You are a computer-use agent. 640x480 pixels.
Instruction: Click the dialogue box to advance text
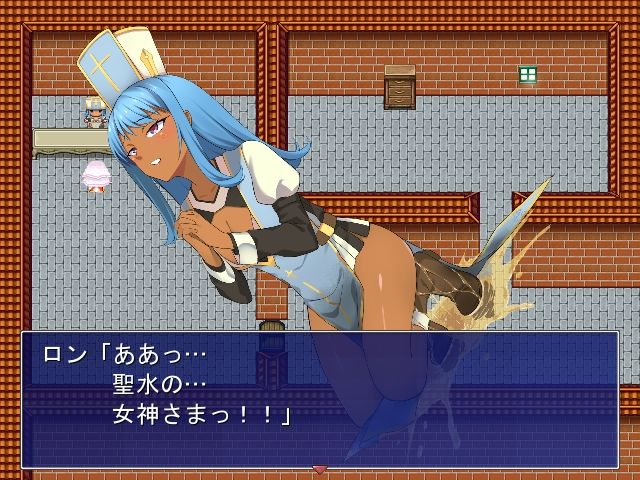320,400
